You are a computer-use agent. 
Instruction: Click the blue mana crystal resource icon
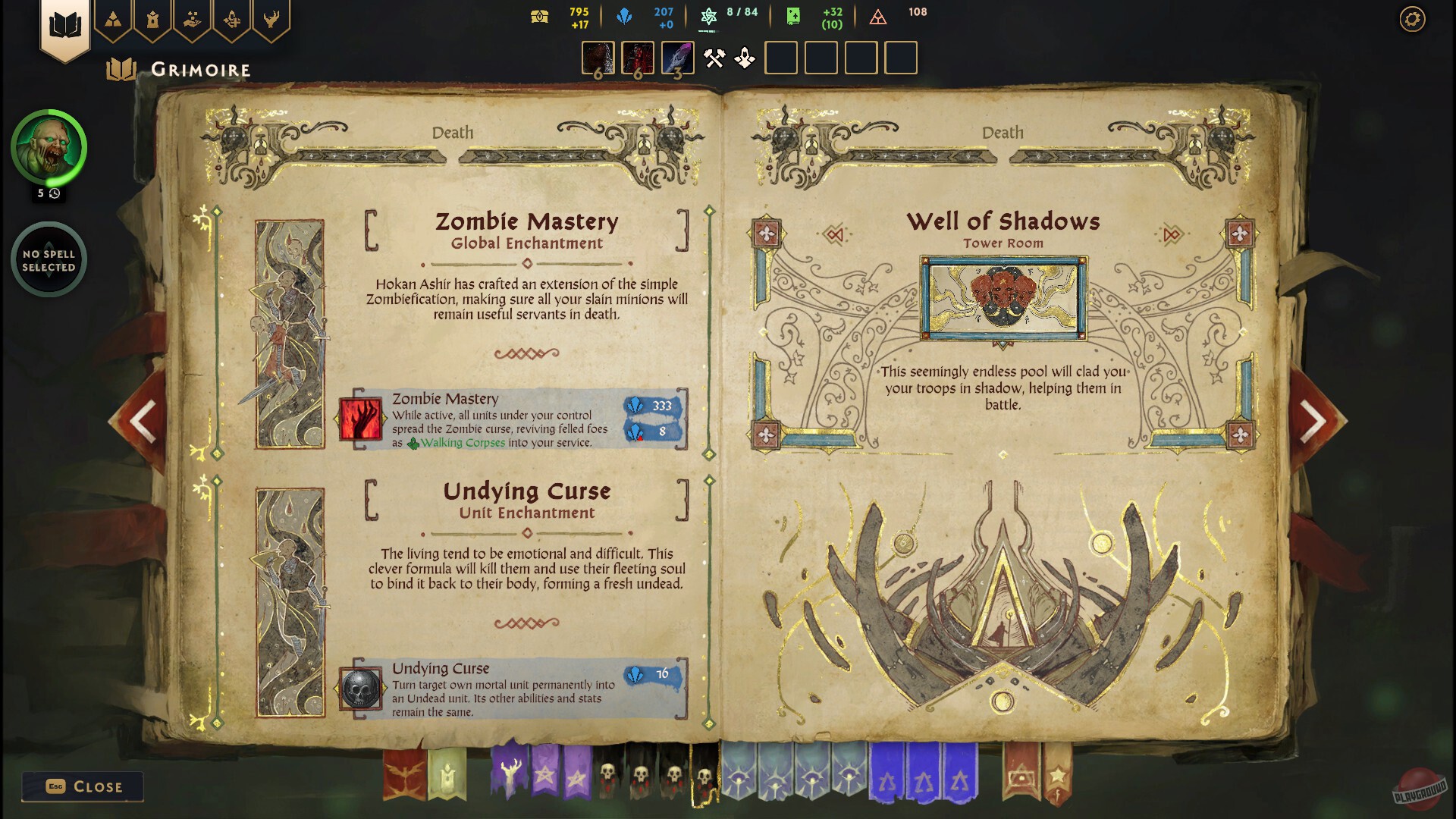pyautogui.click(x=626, y=15)
